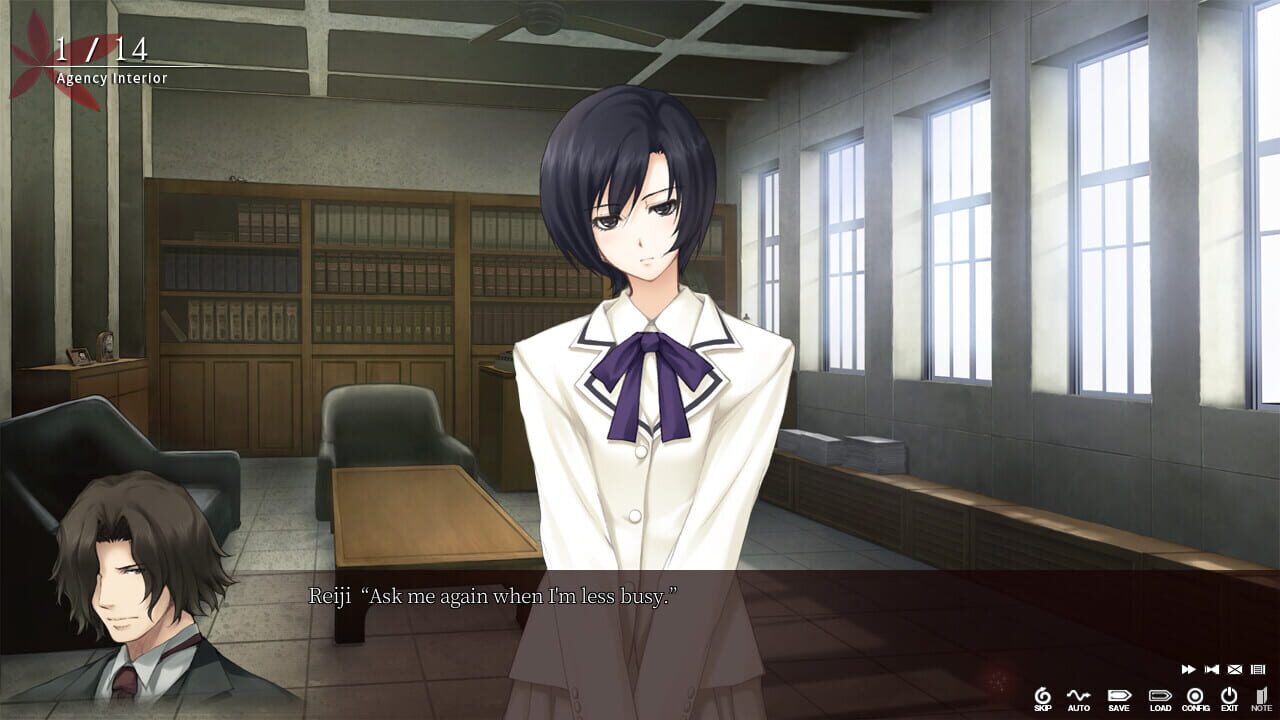The width and height of the screenshot is (1280, 720).
Task: Open the LOAD menu icon
Action: (x=1160, y=695)
